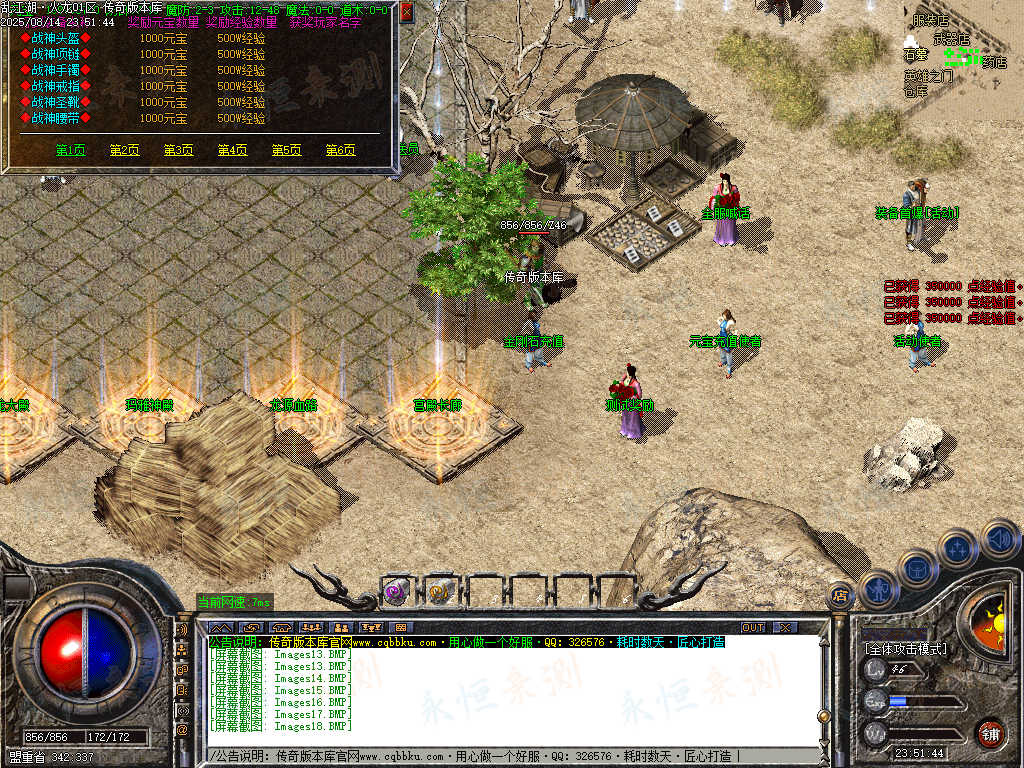The height and width of the screenshot is (768, 1024).
Task: Use the orange swirl item in quick belt
Action: 440,591
